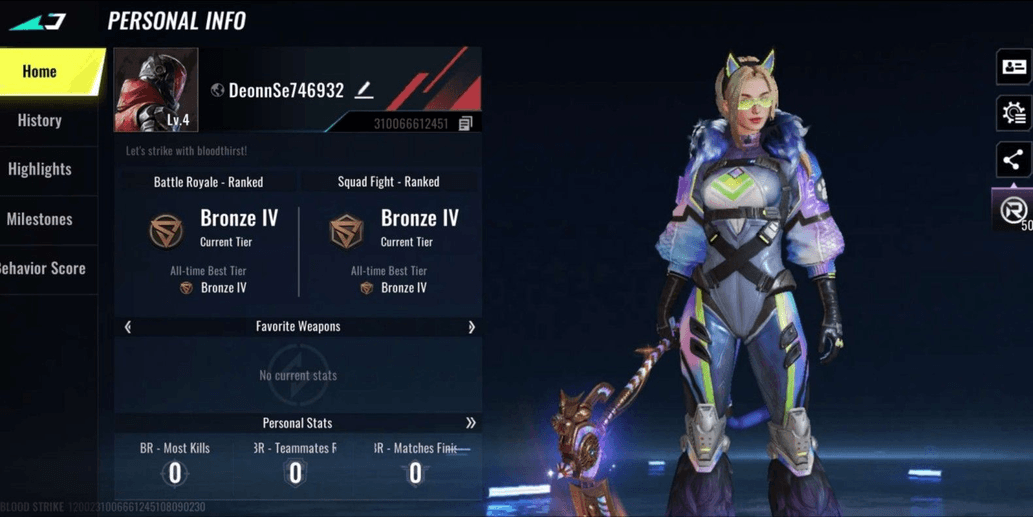1033x517 pixels.
Task: View Battle Royale Ranked Bronze IV tier
Action: [x=209, y=230]
